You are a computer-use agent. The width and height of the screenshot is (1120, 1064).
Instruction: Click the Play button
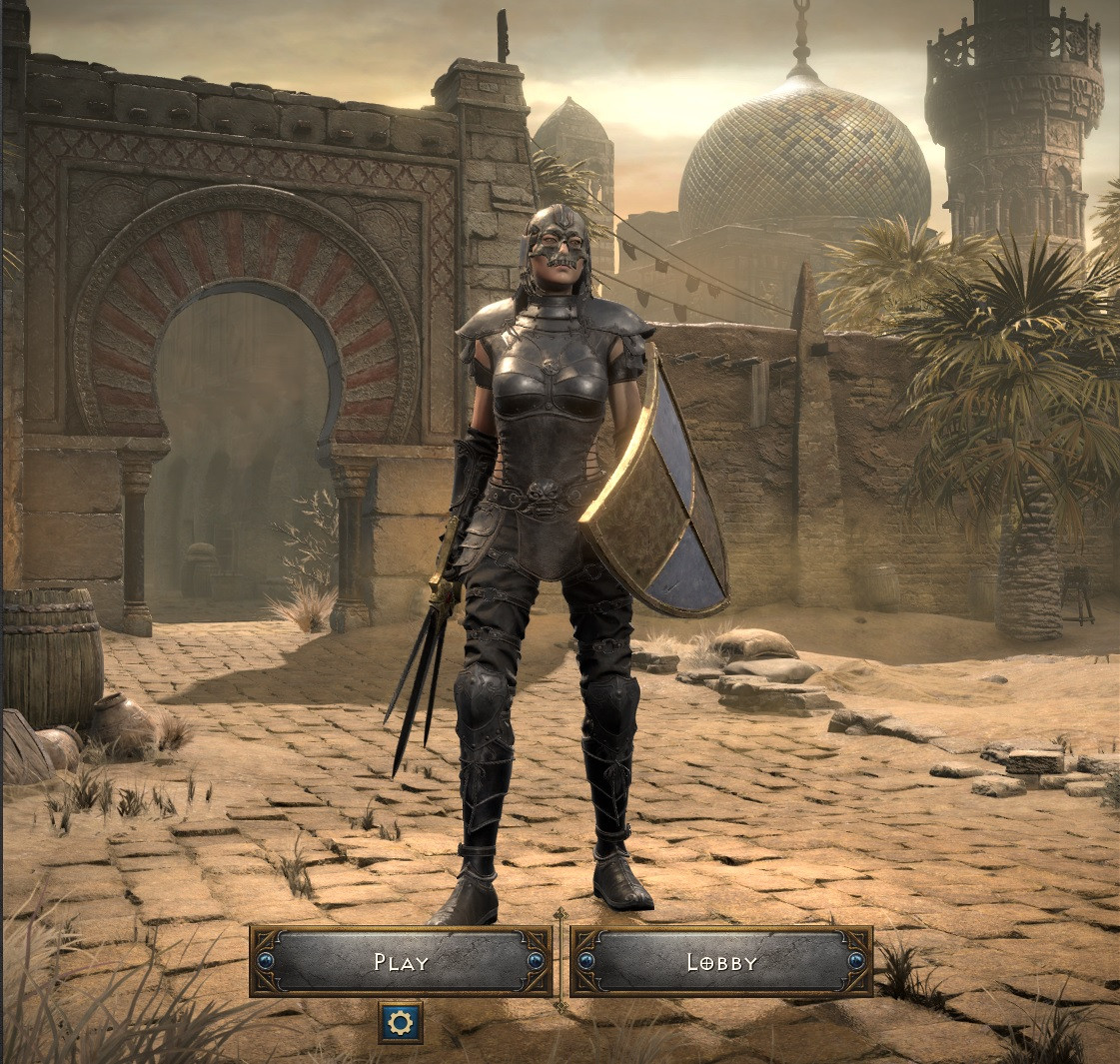click(x=401, y=961)
